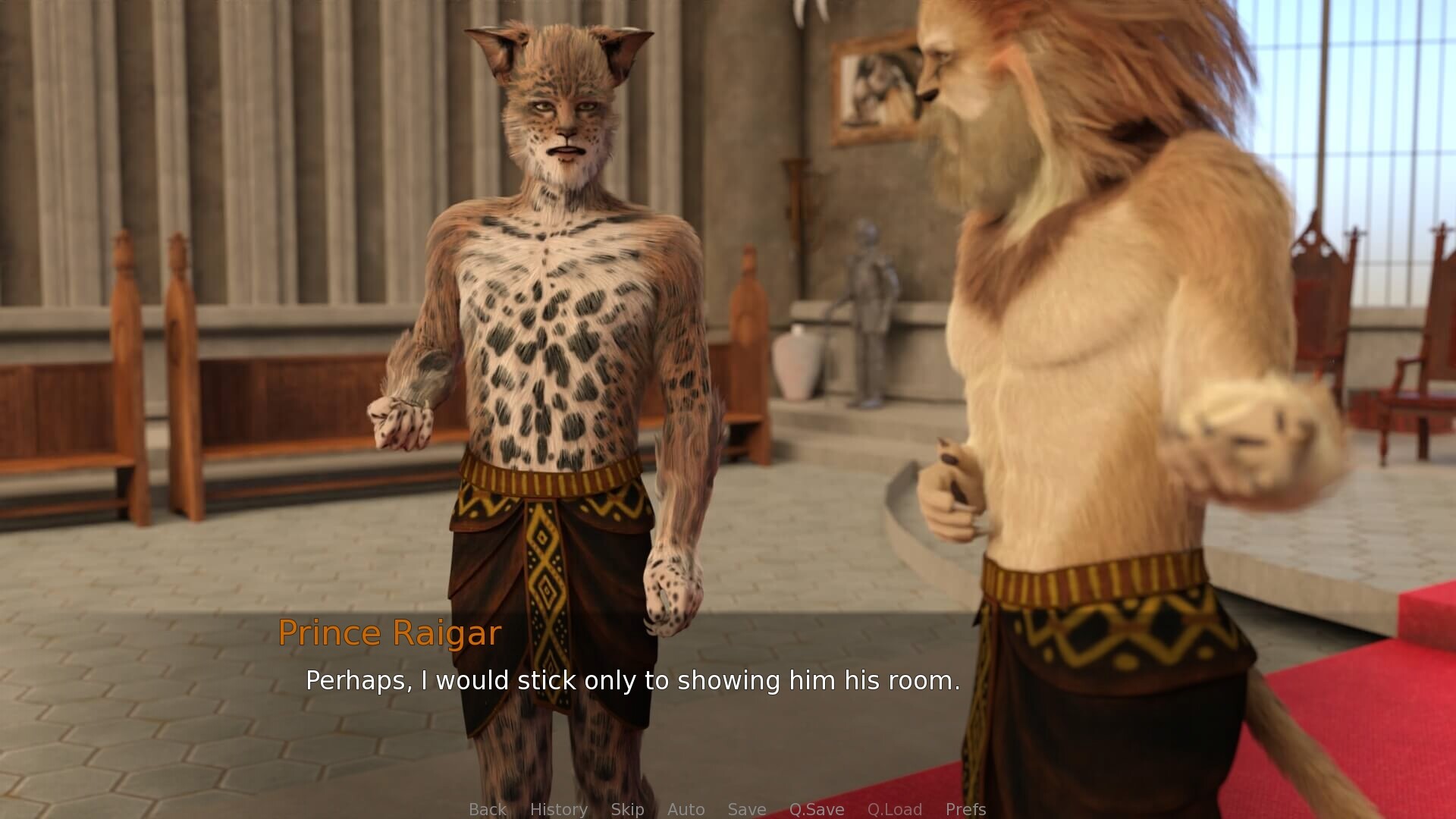The height and width of the screenshot is (819, 1456).
Task: Click Back to rewind the dialogue
Action: (x=488, y=809)
